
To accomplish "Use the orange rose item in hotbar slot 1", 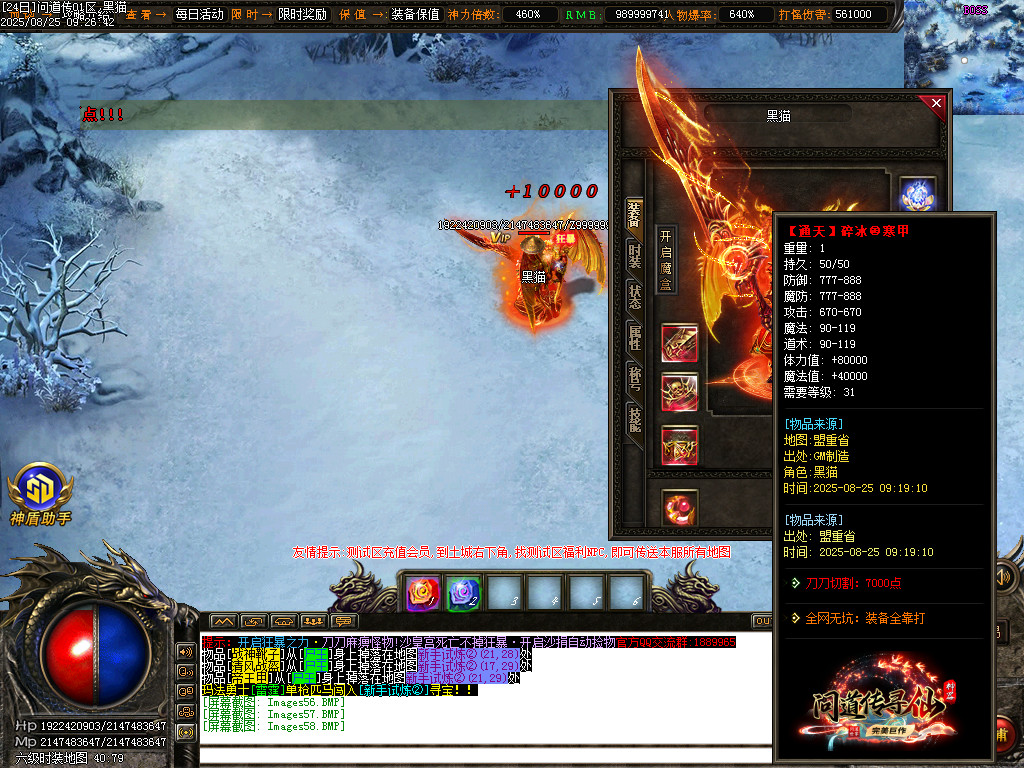I will [x=422, y=594].
